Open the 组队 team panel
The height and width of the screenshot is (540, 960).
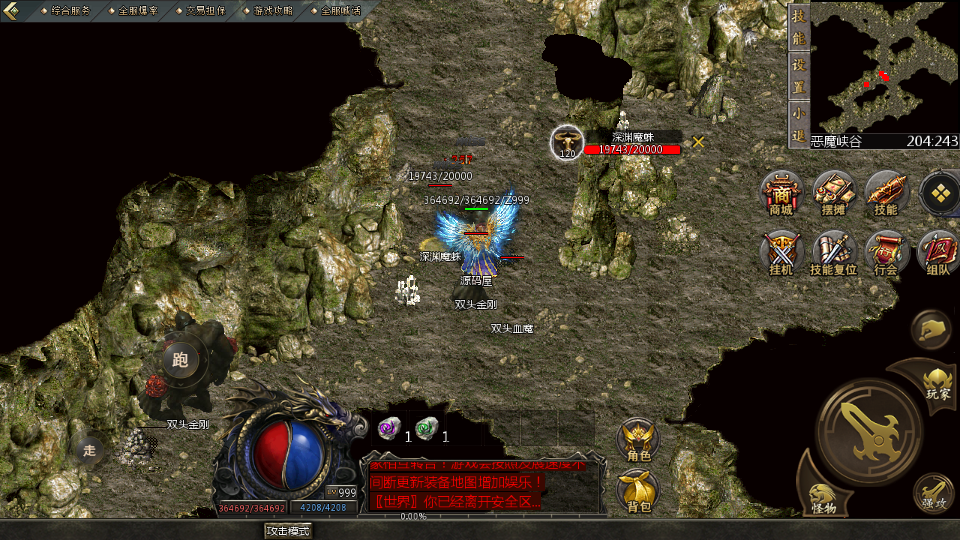[x=938, y=253]
